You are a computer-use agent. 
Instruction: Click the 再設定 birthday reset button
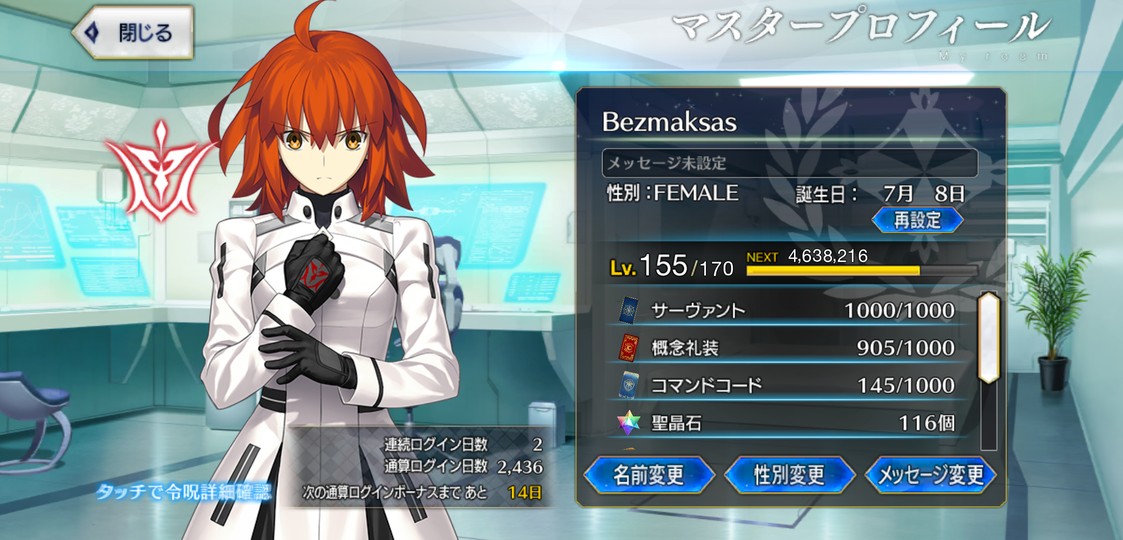point(917,220)
